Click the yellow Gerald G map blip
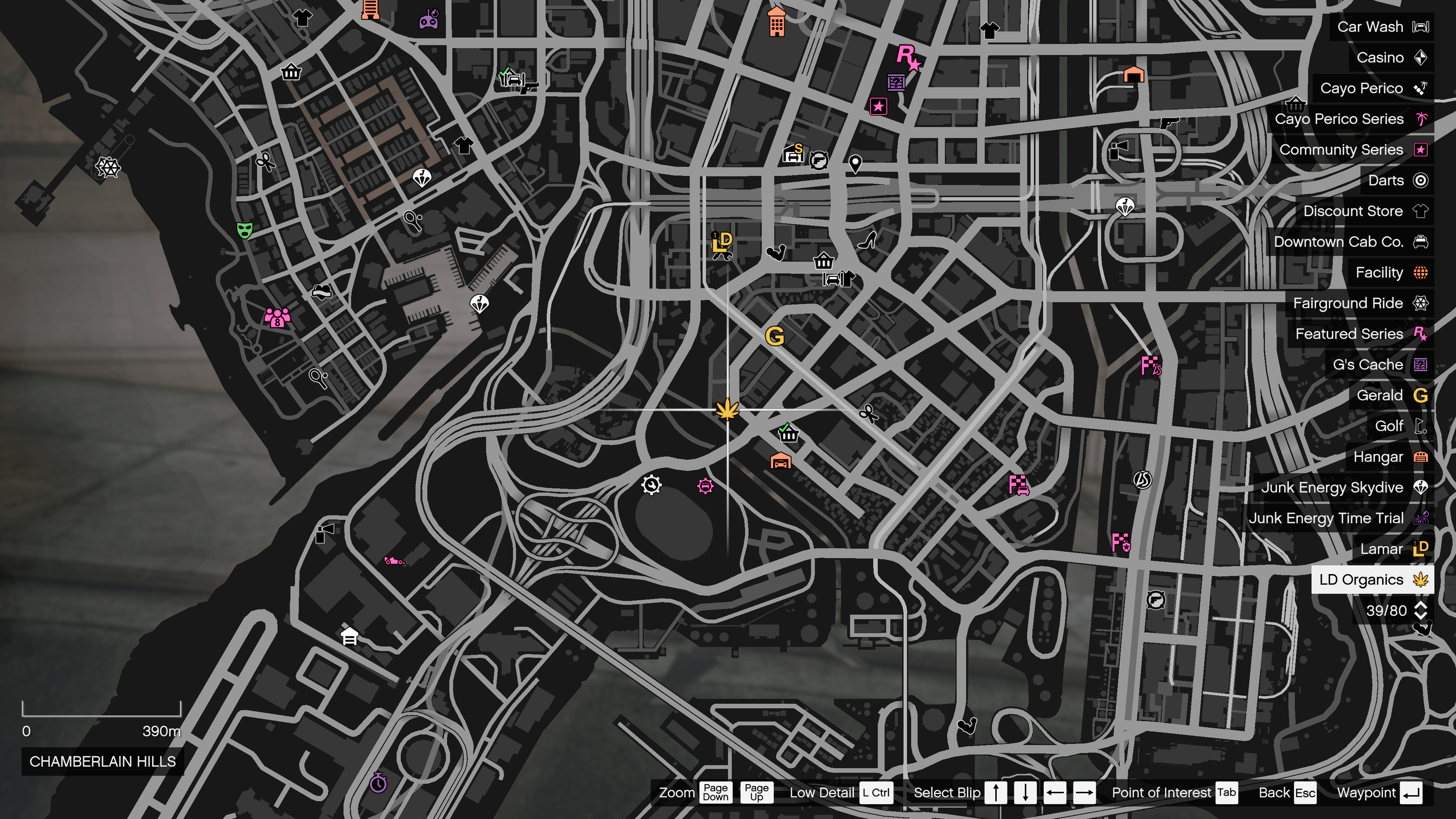Image resolution: width=1456 pixels, height=819 pixels. [x=774, y=336]
